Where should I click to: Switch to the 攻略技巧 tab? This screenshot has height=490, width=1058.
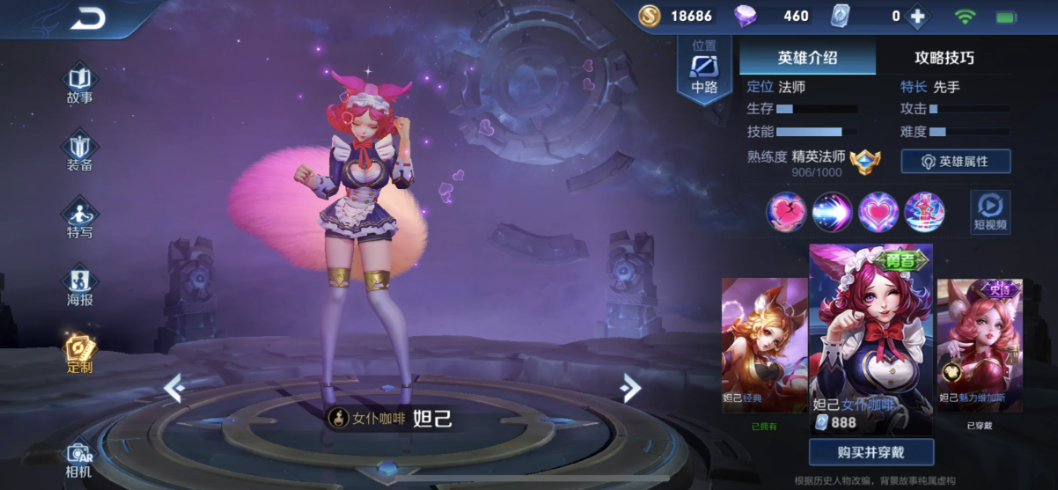[944, 57]
